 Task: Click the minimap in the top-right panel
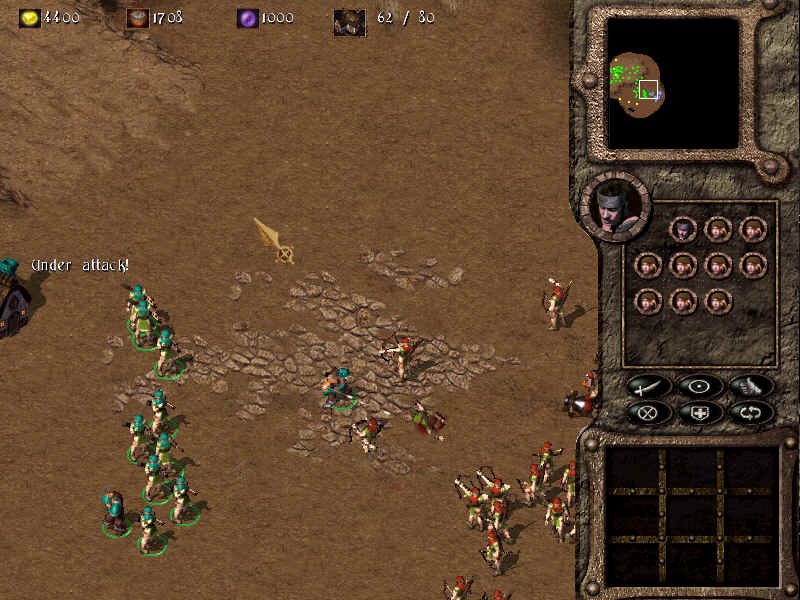pos(673,84)
